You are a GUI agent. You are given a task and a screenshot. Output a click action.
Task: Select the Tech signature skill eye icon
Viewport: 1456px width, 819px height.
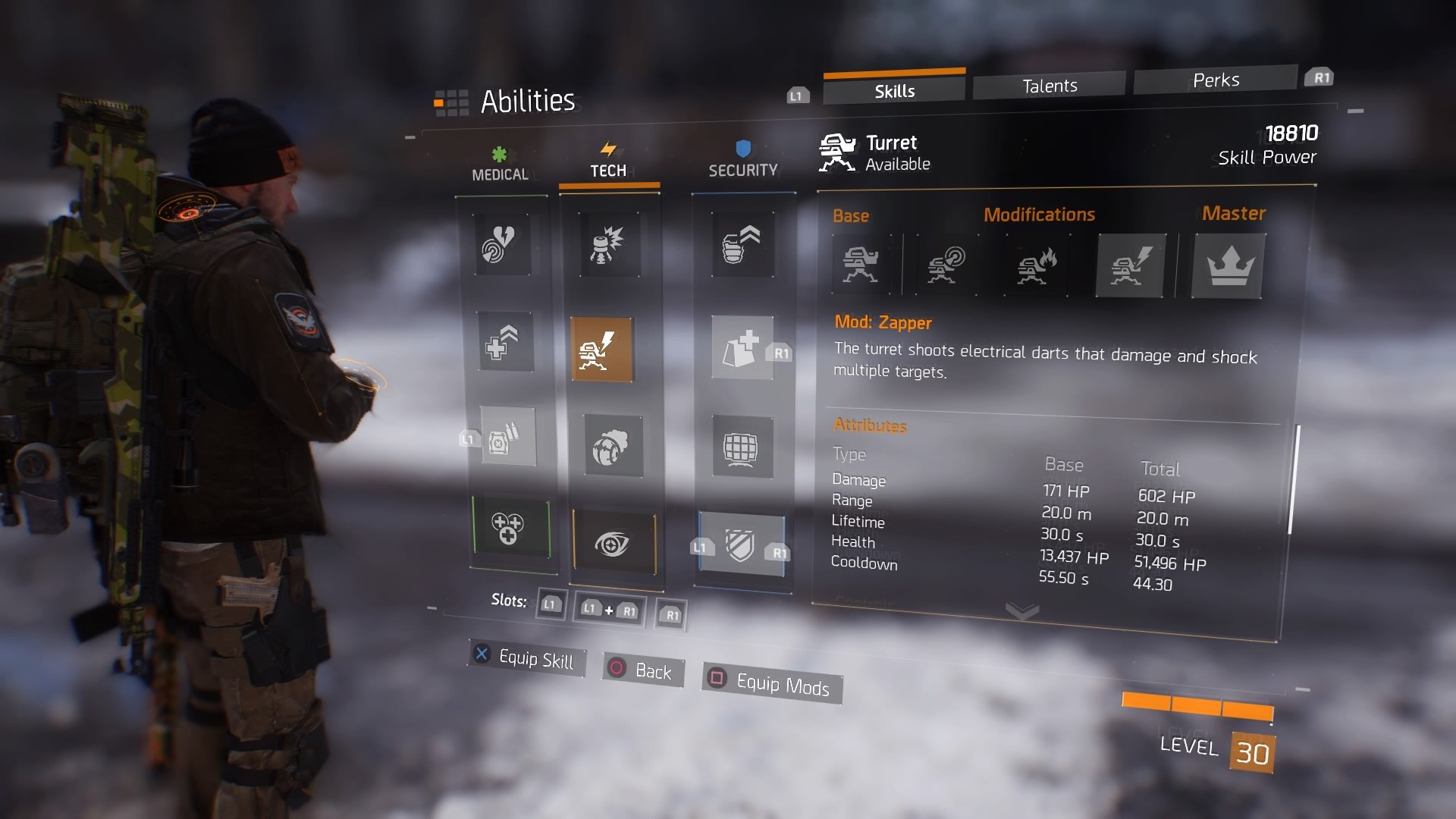613,544
